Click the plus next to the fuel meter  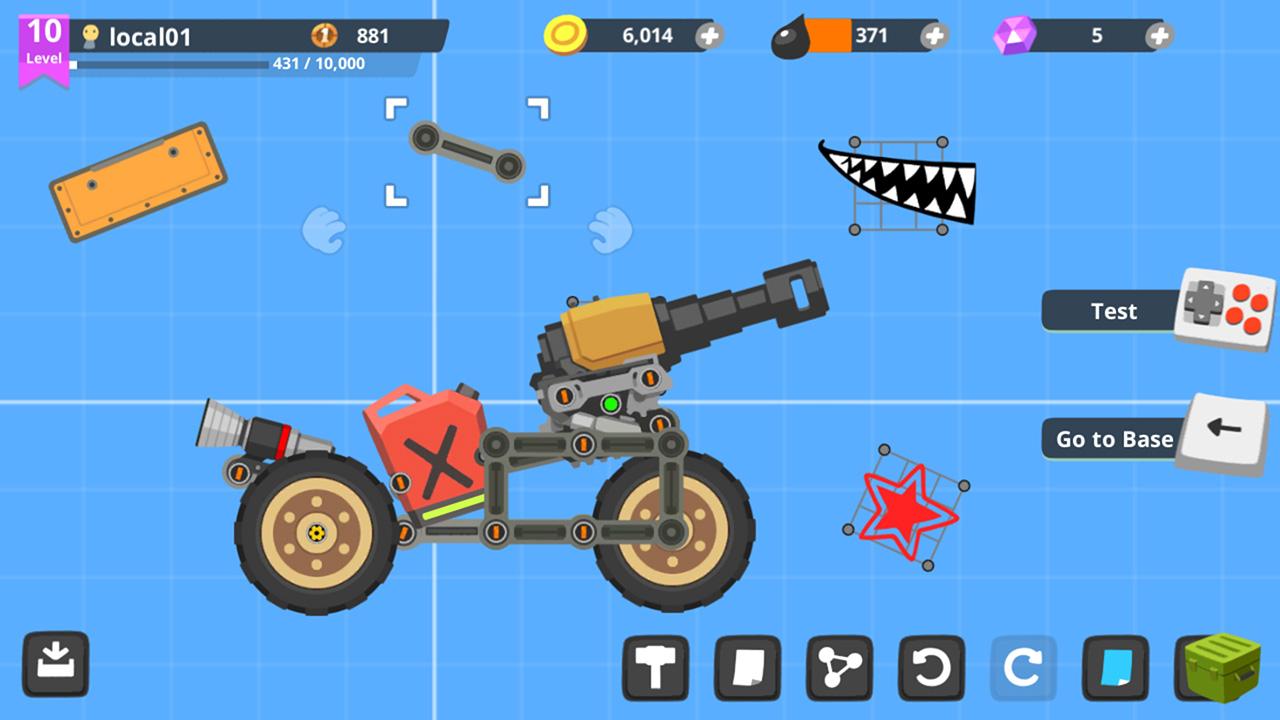pos(933,35)
